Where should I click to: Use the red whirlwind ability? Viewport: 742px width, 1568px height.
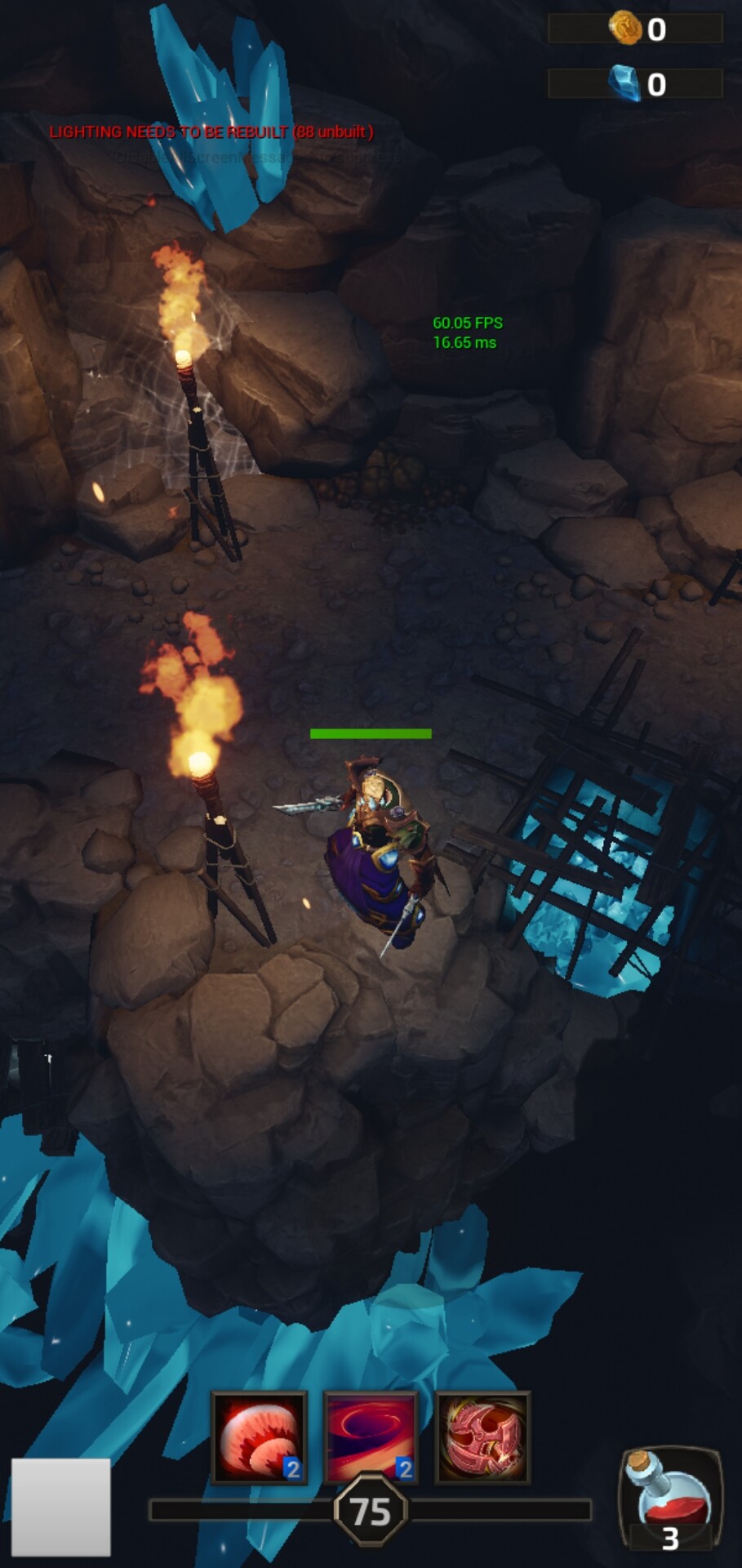371,1437
